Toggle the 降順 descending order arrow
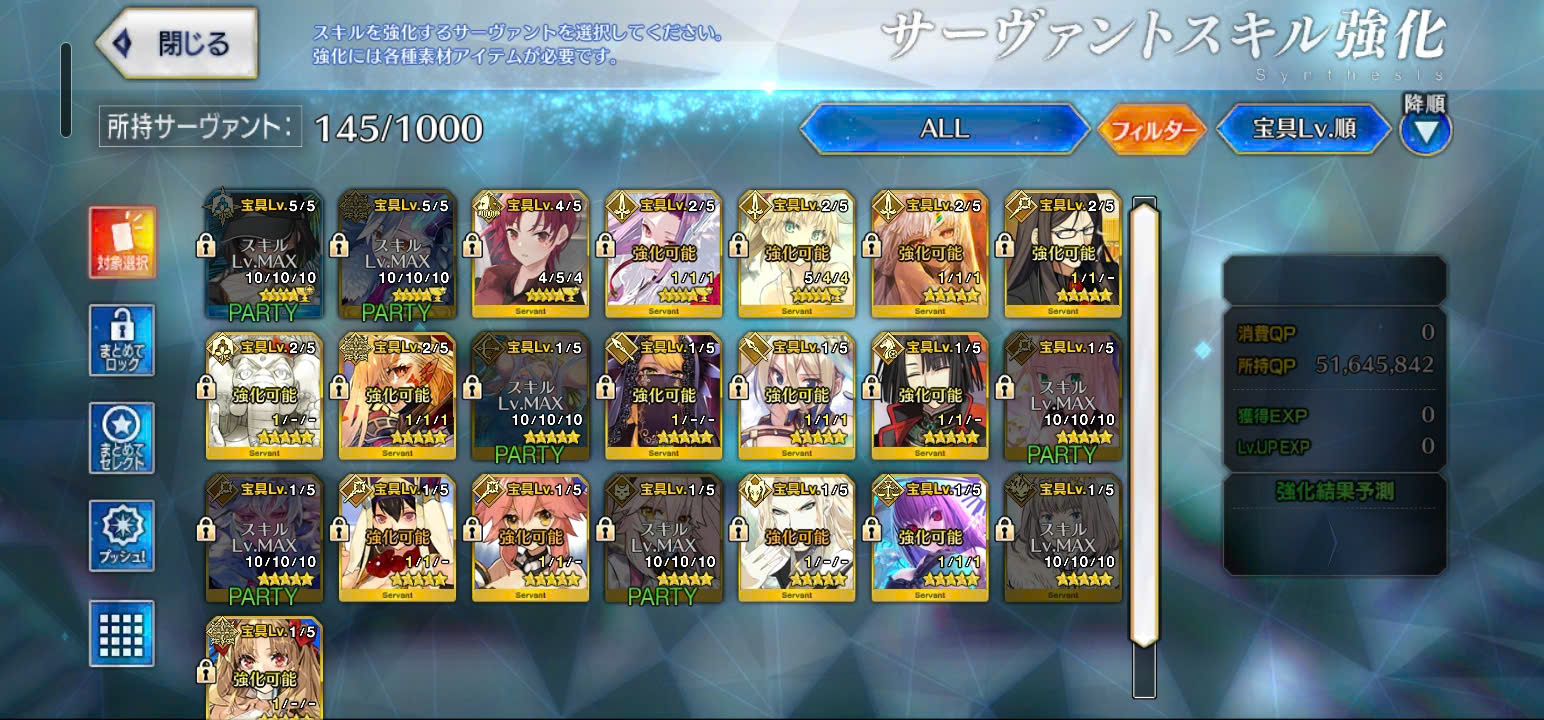This screenshot has width=1544, height=720. pyautogui.click(x=1425, y=131)
